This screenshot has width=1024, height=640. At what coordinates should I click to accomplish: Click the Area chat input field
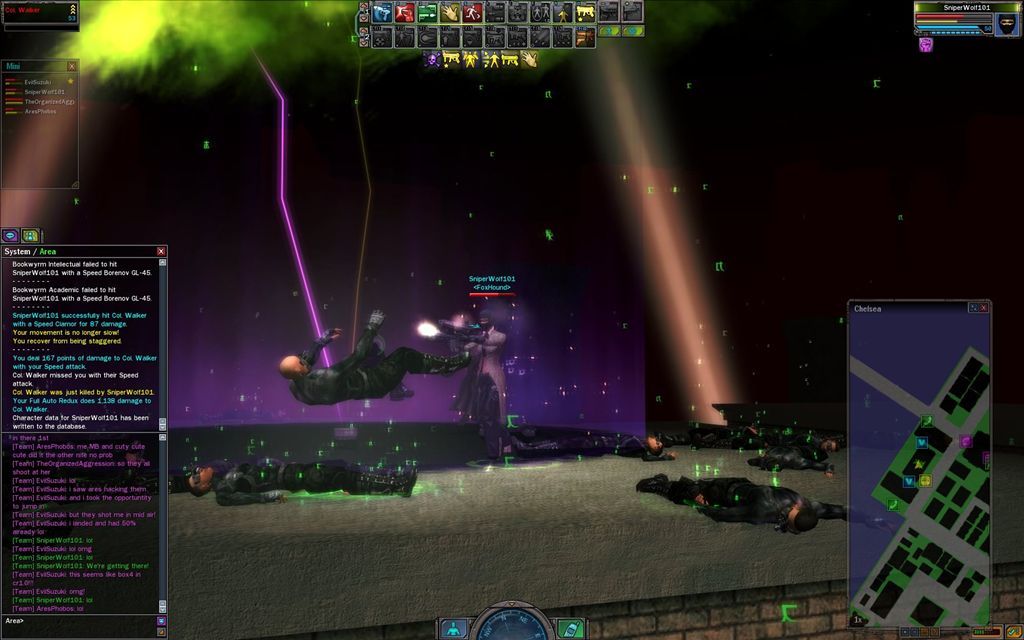(80, 621)
